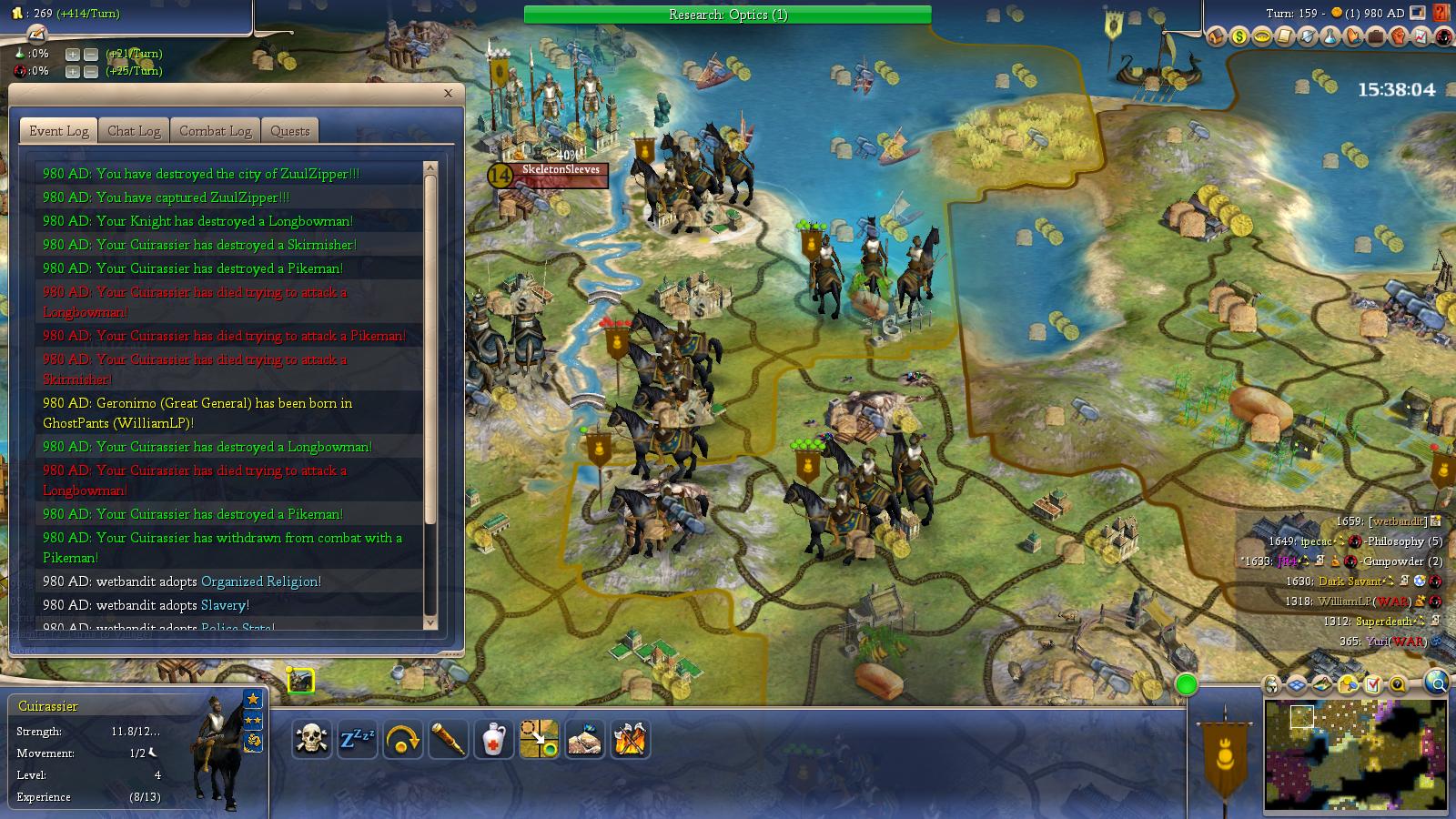Viewport: 1456px width, 819px height.
Task: Open the Technology Advisor flask icon
Action: pyautogui.click(x=1331, y=36)
